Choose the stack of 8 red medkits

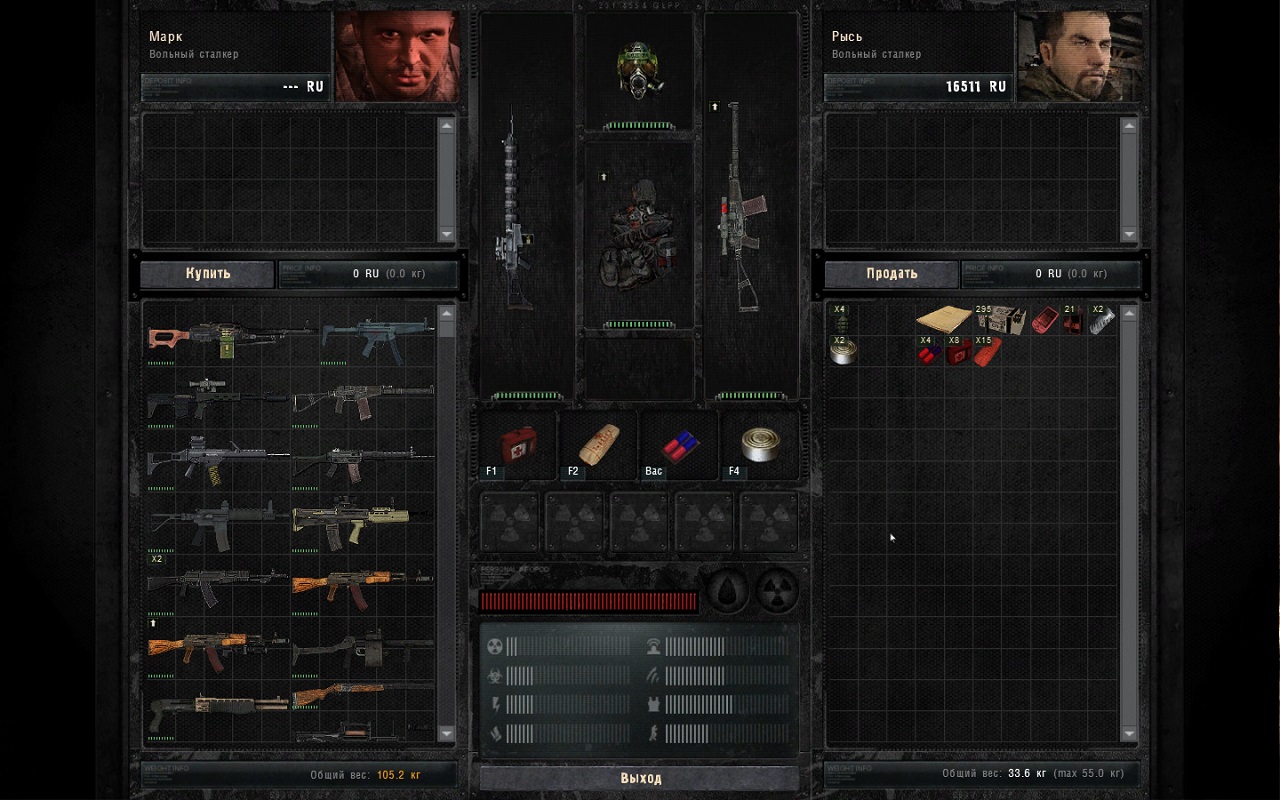pos(958,351)
